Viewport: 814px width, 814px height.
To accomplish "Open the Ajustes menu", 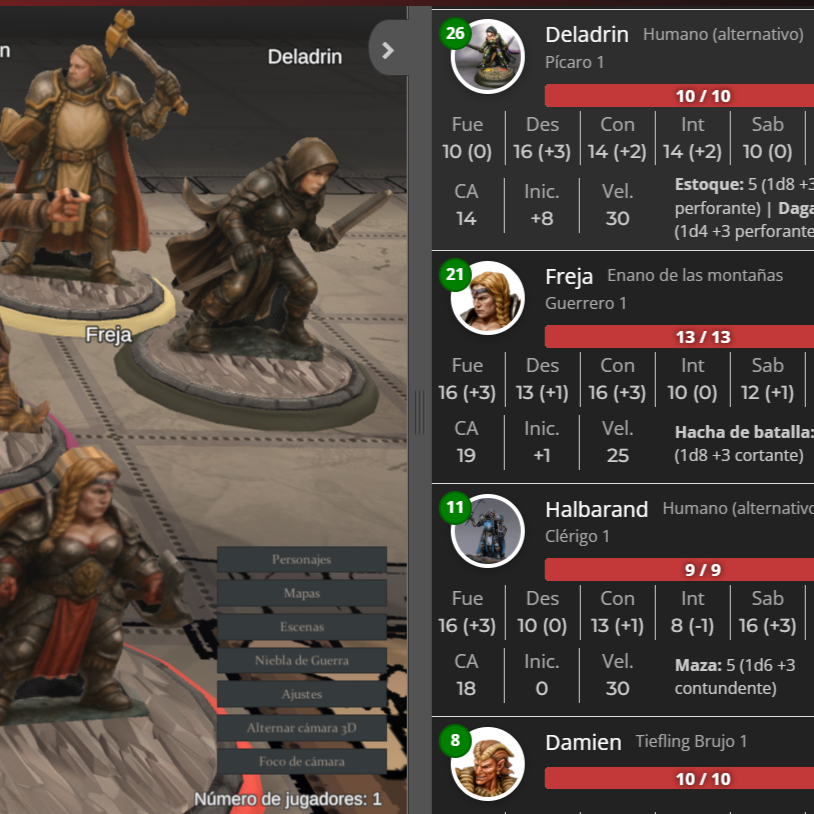I will (301, 694).
